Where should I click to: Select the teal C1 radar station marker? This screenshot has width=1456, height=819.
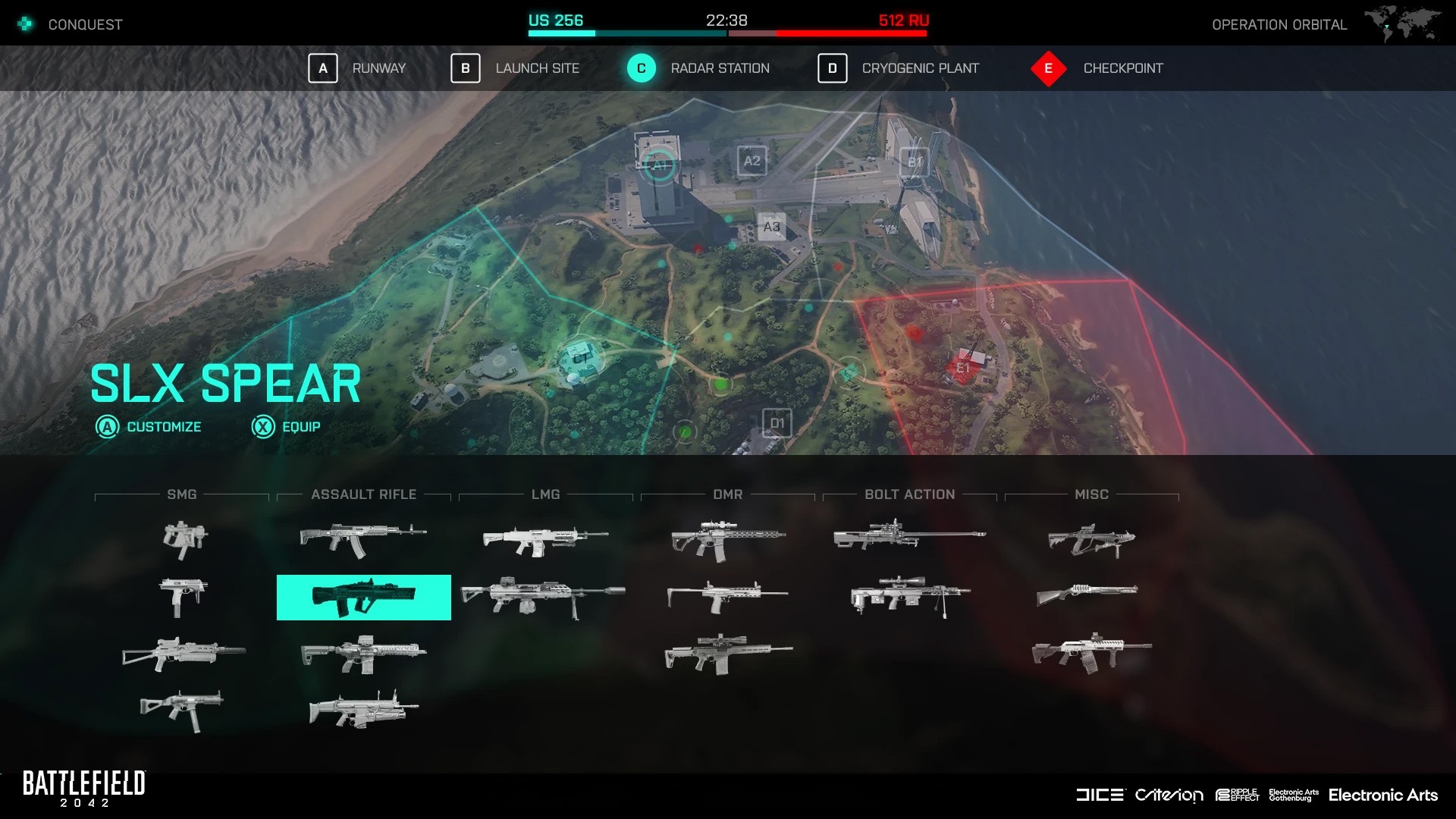click(581, 358)
